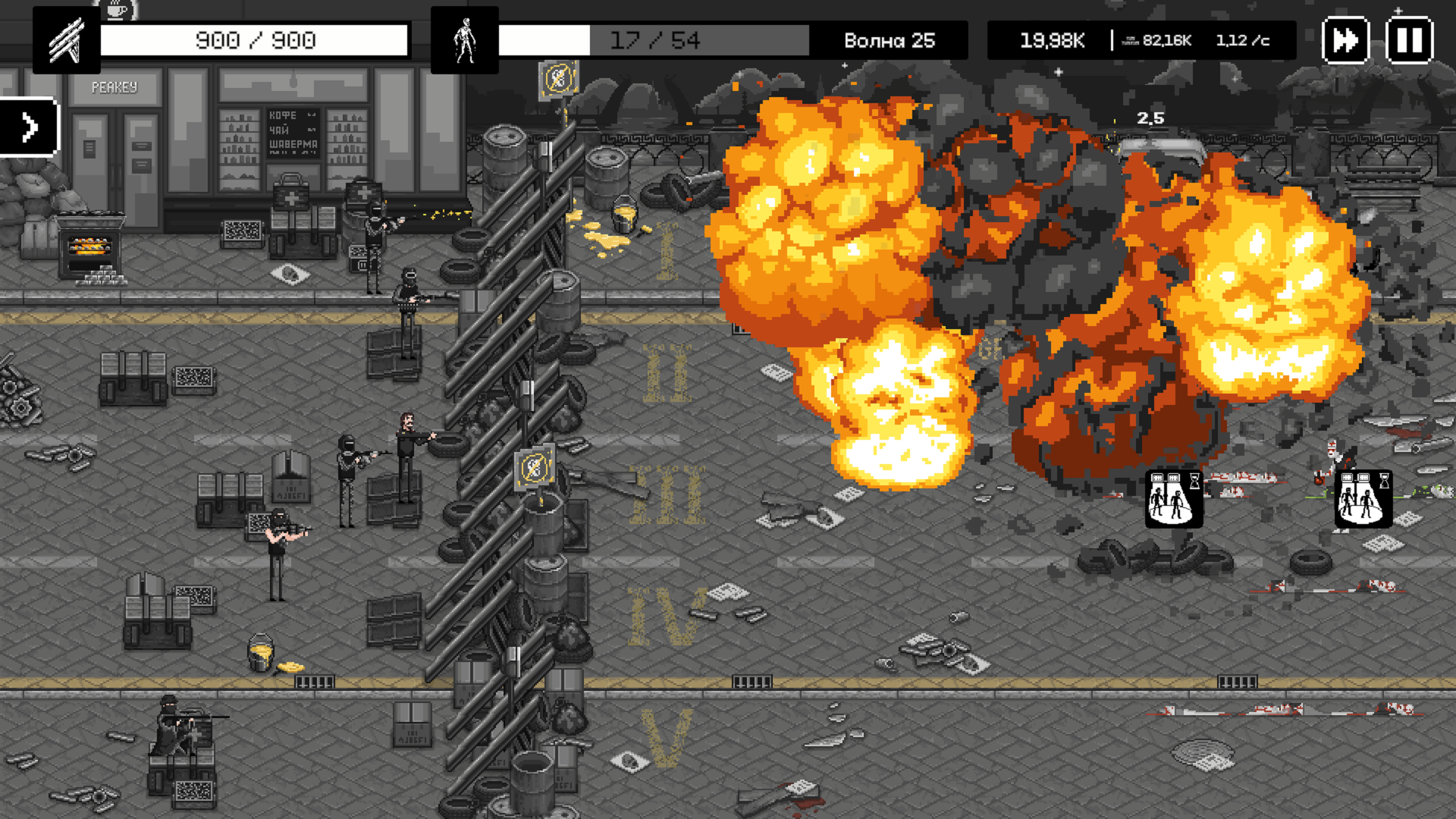Screen dimensions: 1456x819
Task: Click the hot dog grill cart outside the shop
Action: pos(89,243)
